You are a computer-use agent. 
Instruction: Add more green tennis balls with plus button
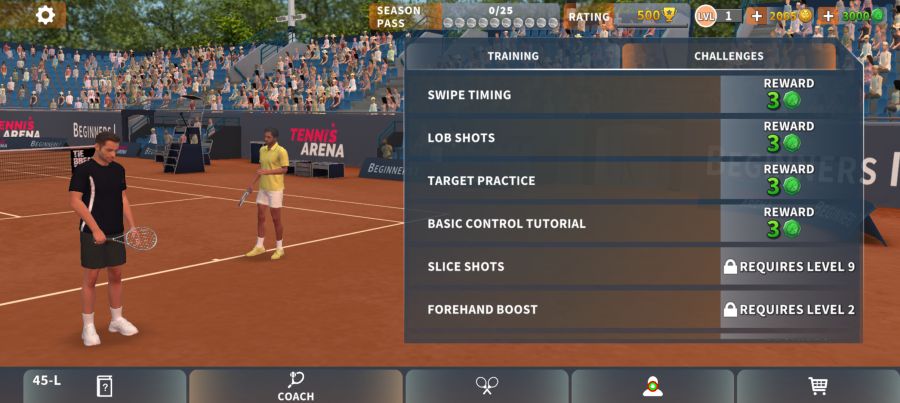828,16
